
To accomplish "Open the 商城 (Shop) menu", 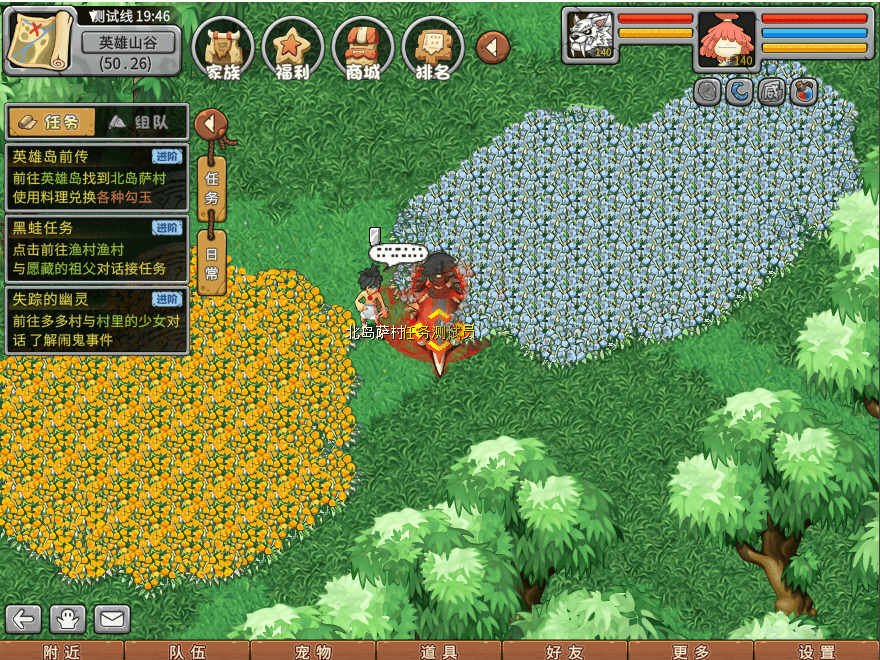I will 363,47.
